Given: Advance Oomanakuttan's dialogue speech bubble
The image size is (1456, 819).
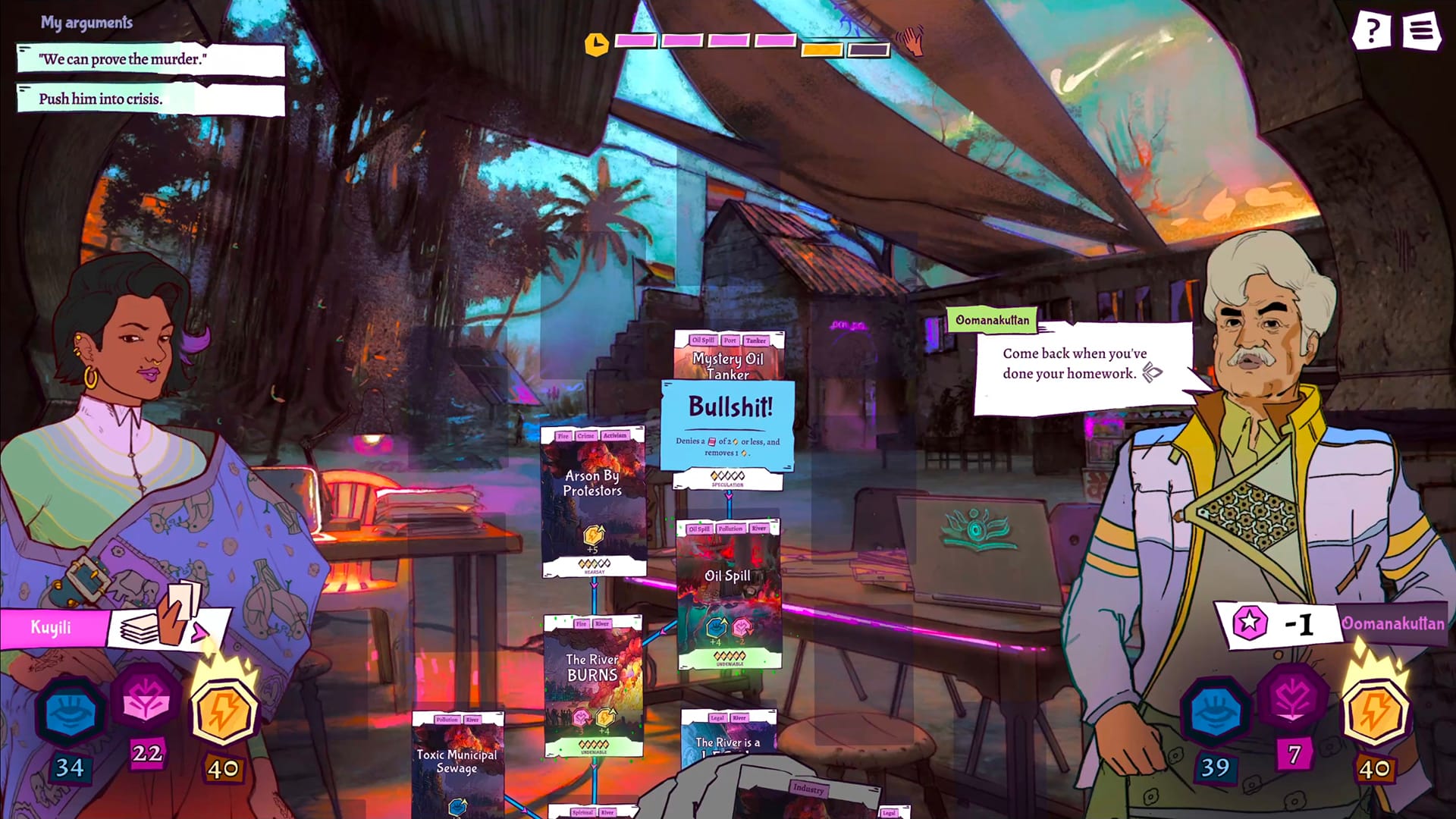Looking at the screenshot, I should 1152,372.
